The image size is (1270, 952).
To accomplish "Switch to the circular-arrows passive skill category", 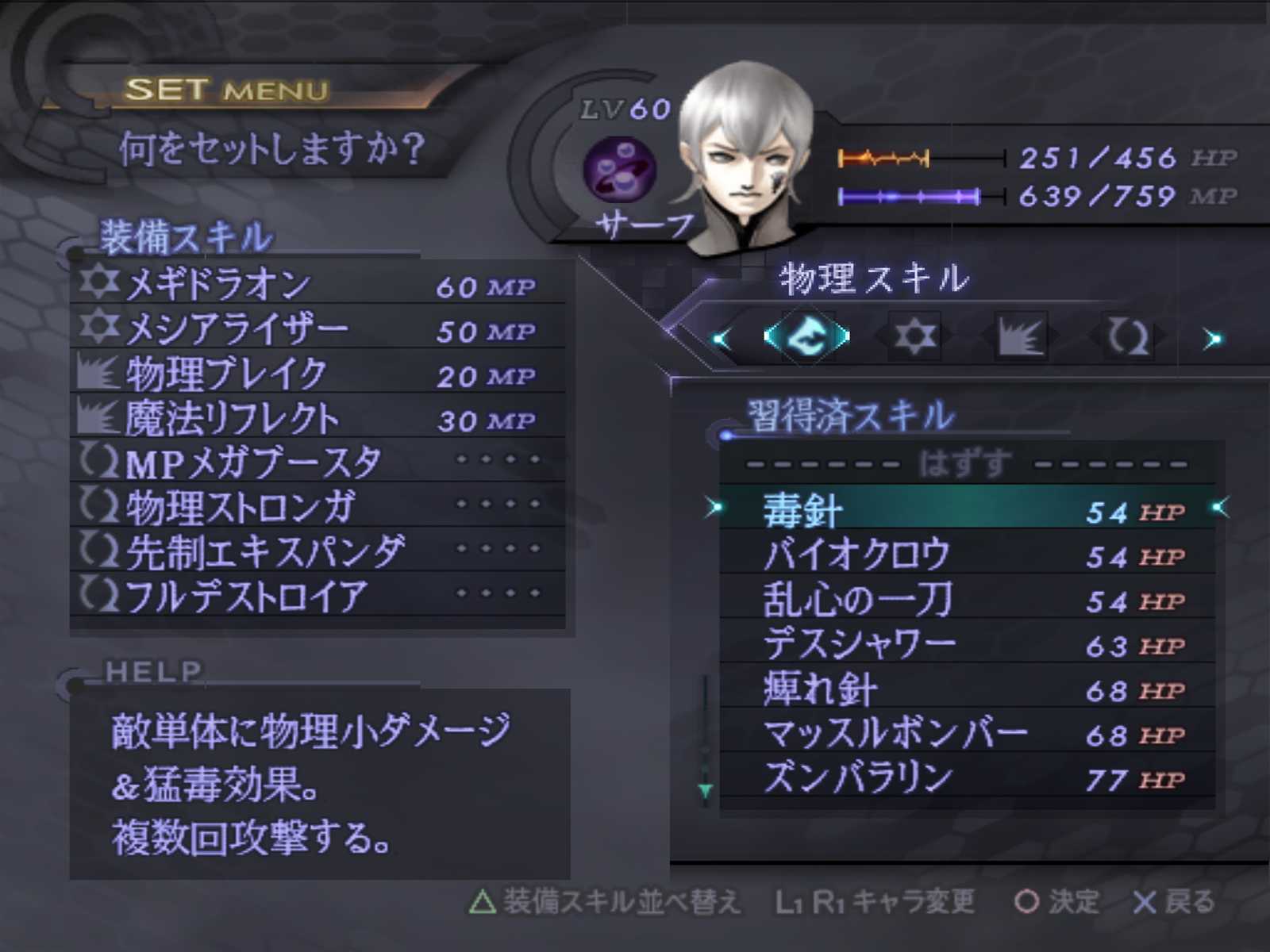I will coord(1127,337).
